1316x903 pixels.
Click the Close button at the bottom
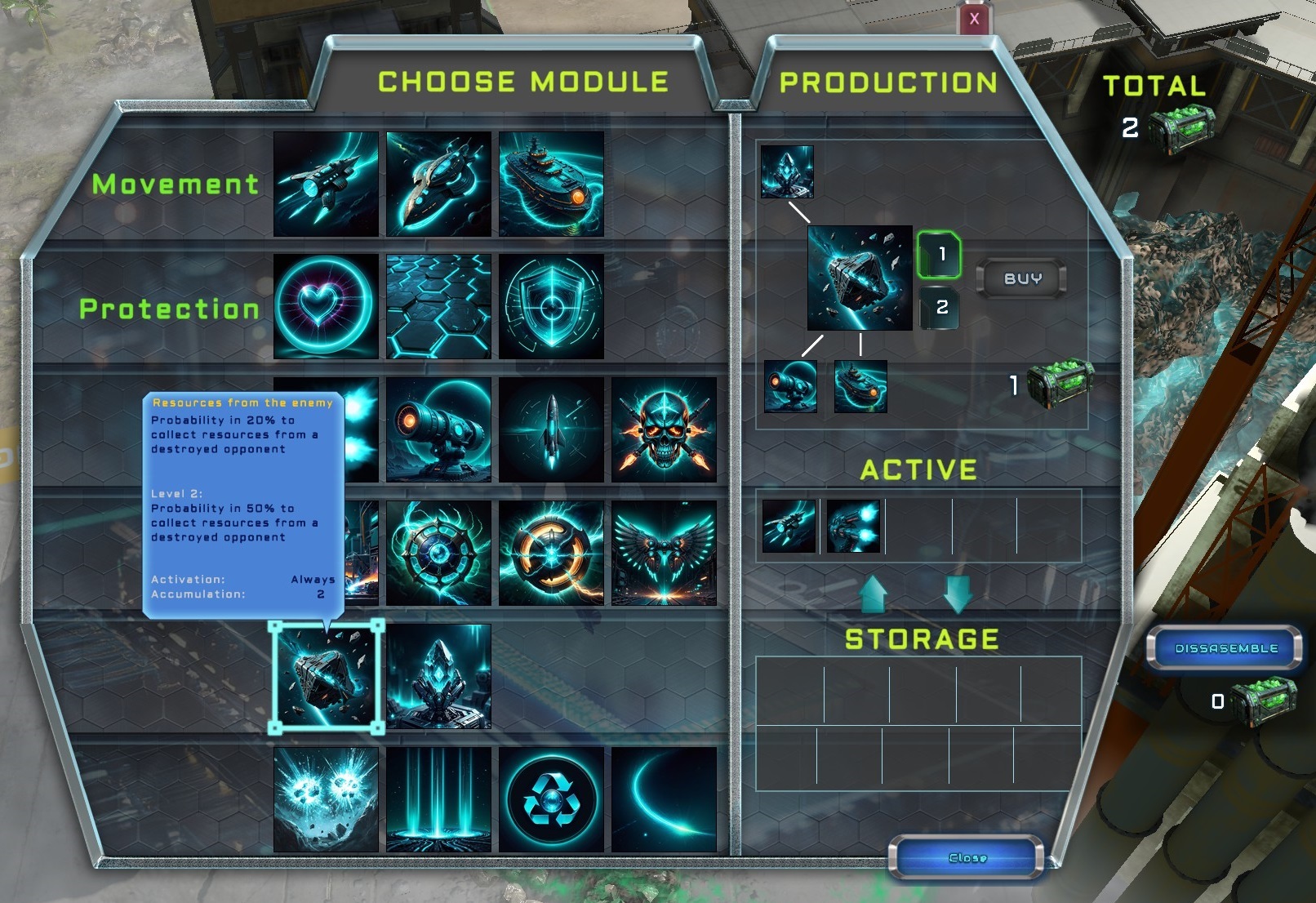[966, 857]
